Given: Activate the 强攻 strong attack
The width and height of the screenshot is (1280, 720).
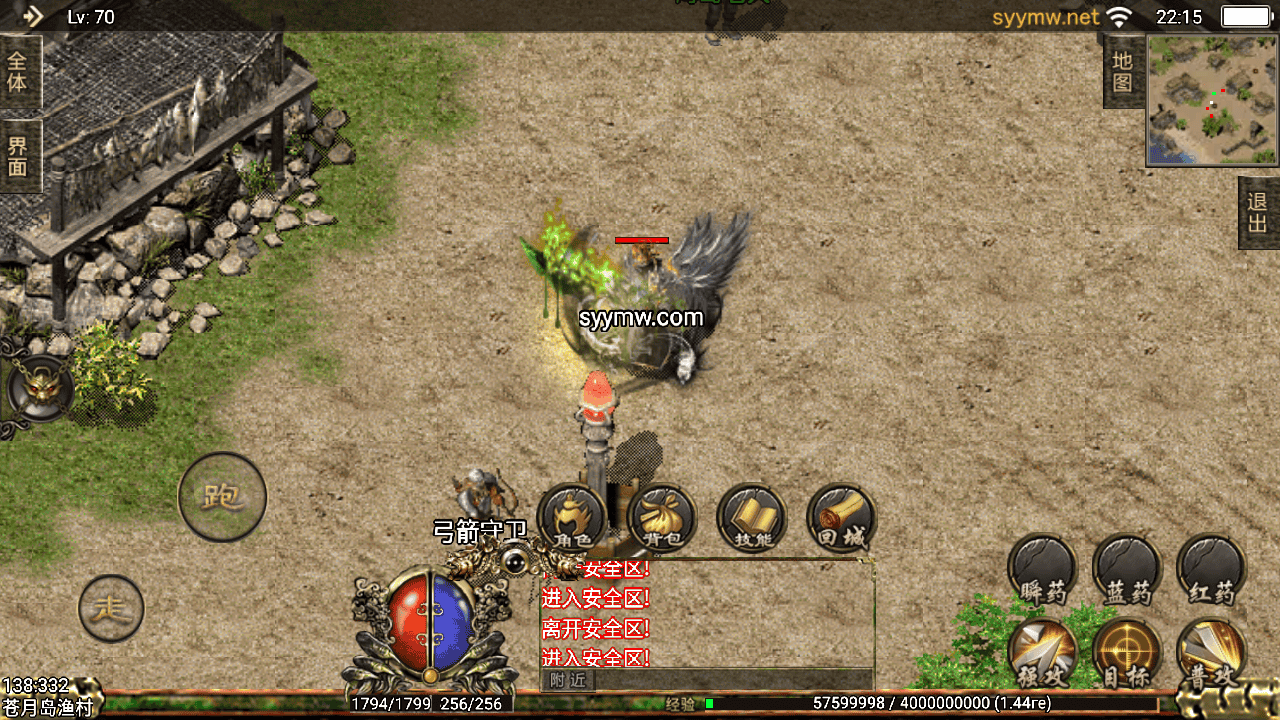Looking at the screenshot, I should [x=1042, y=654].
